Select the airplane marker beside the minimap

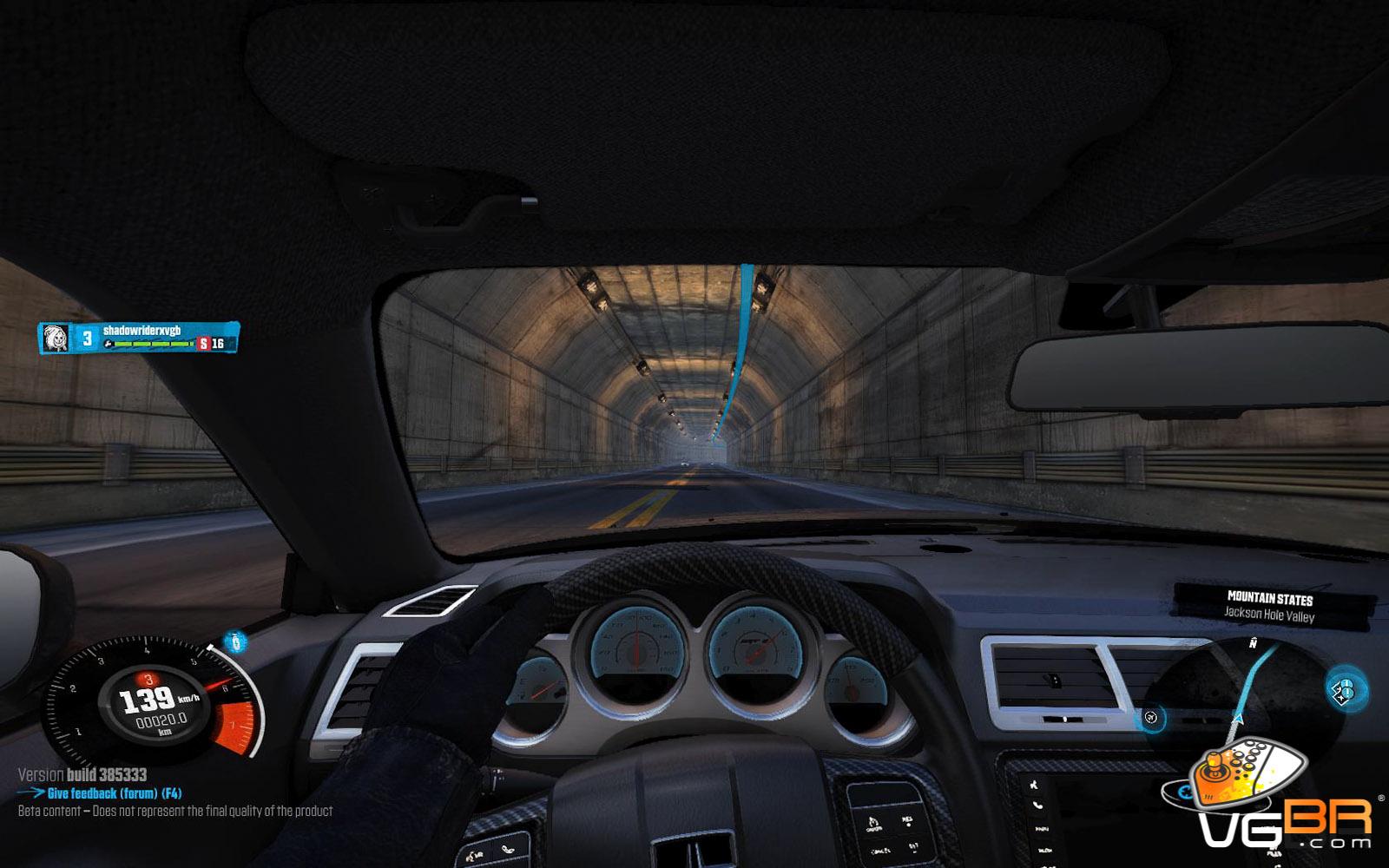(x=1150, y=717)
